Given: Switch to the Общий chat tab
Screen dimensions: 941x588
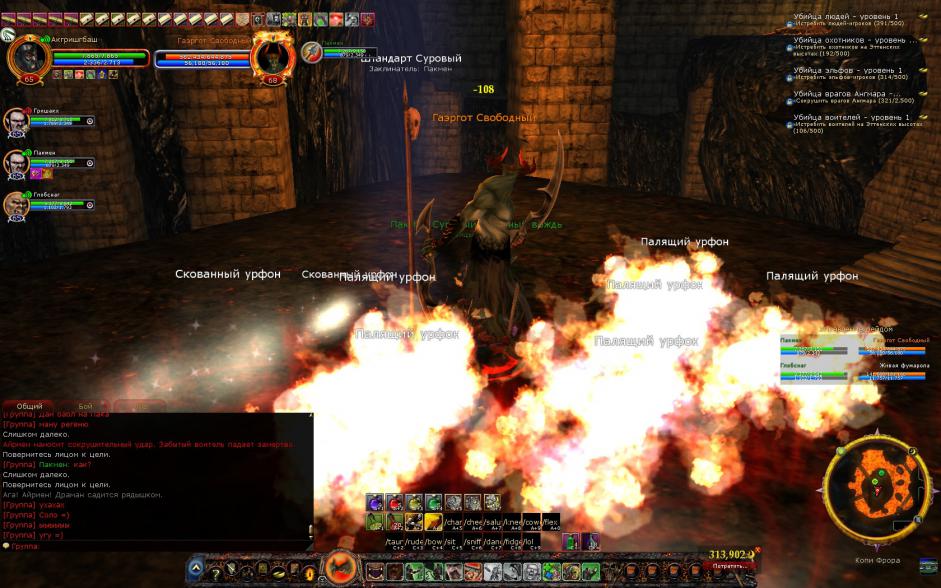Looking at the screenshot, I should (x=30, y=407).
